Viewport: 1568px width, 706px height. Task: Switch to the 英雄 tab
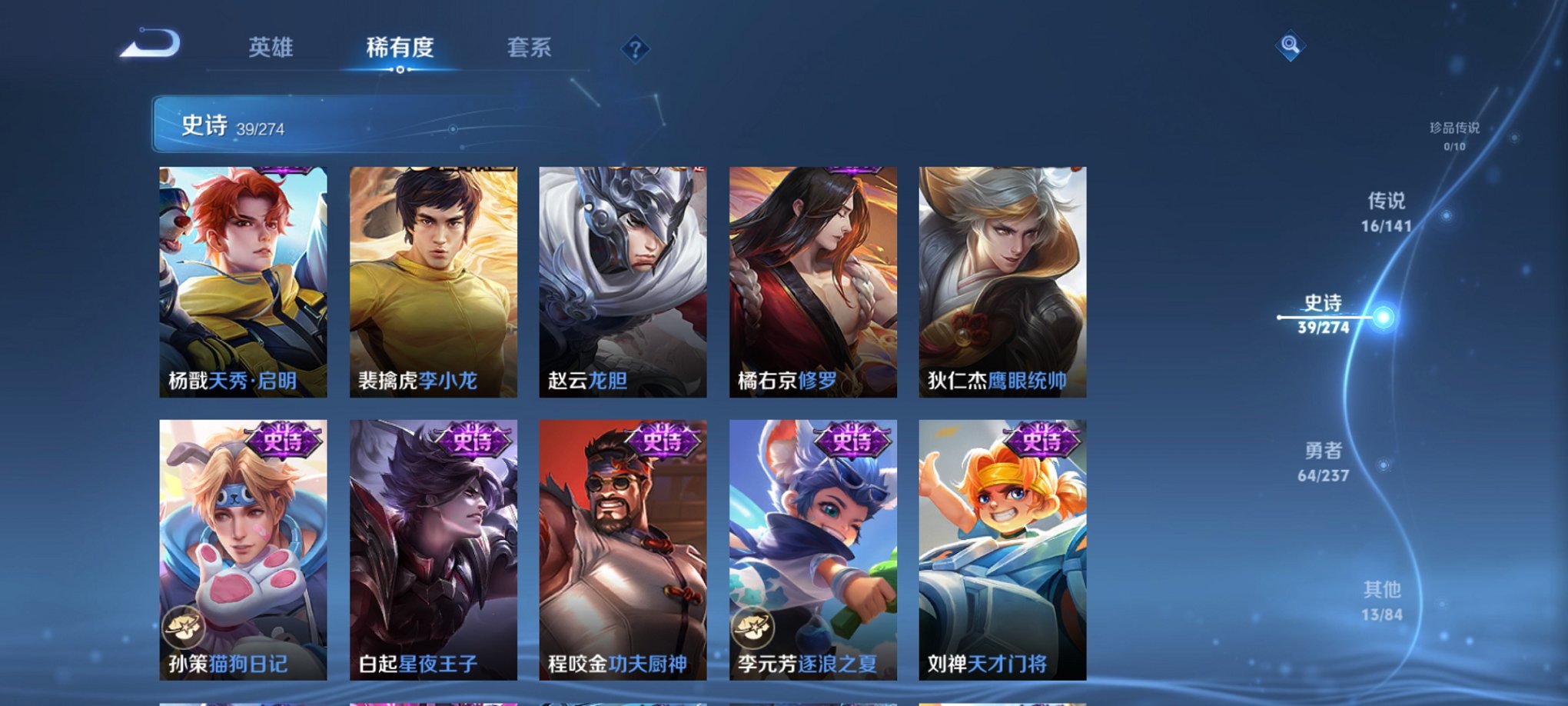pyautogui.click(x=273, y=48)
